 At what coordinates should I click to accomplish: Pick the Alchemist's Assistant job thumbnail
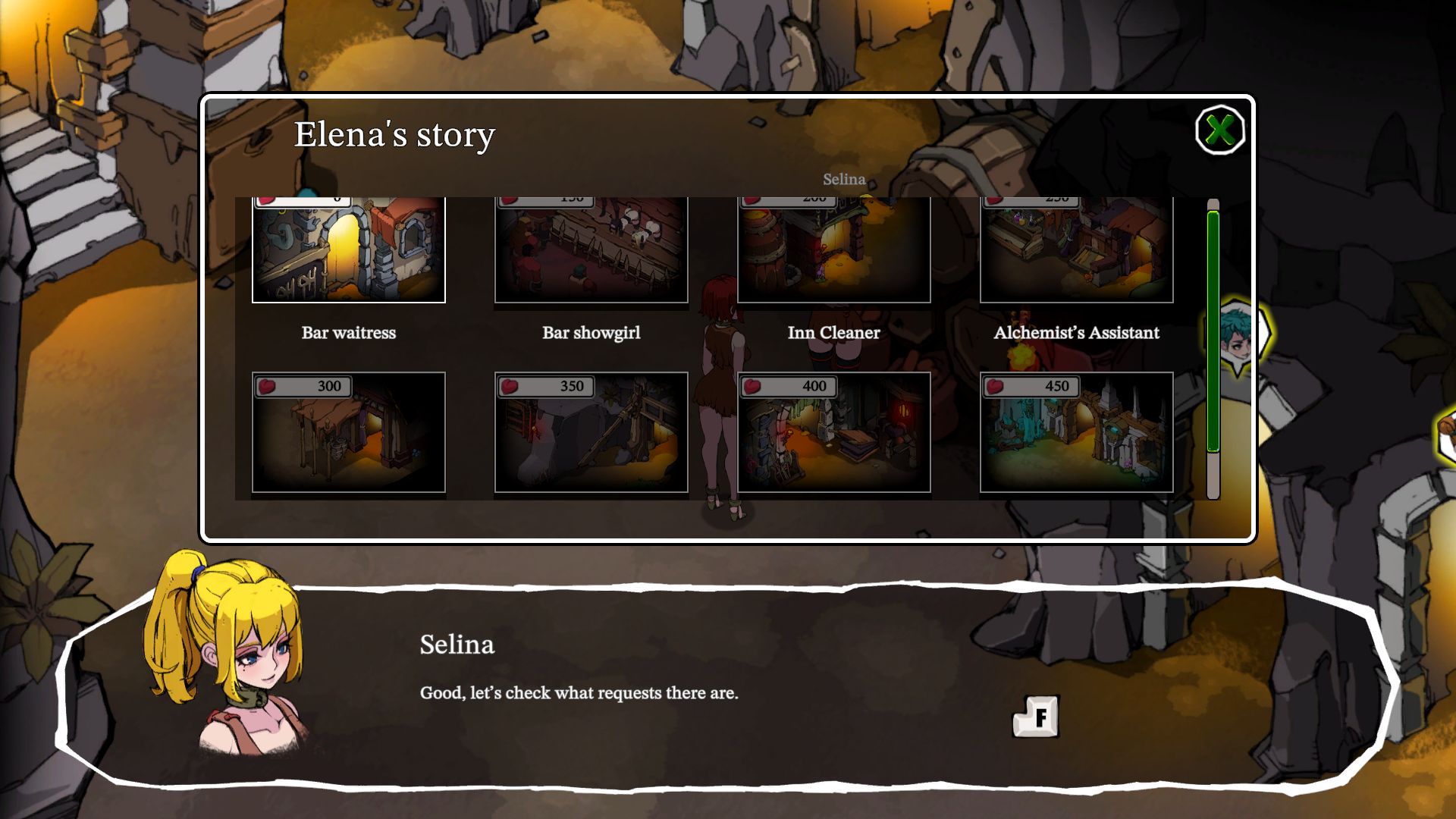pos(1077,250)
